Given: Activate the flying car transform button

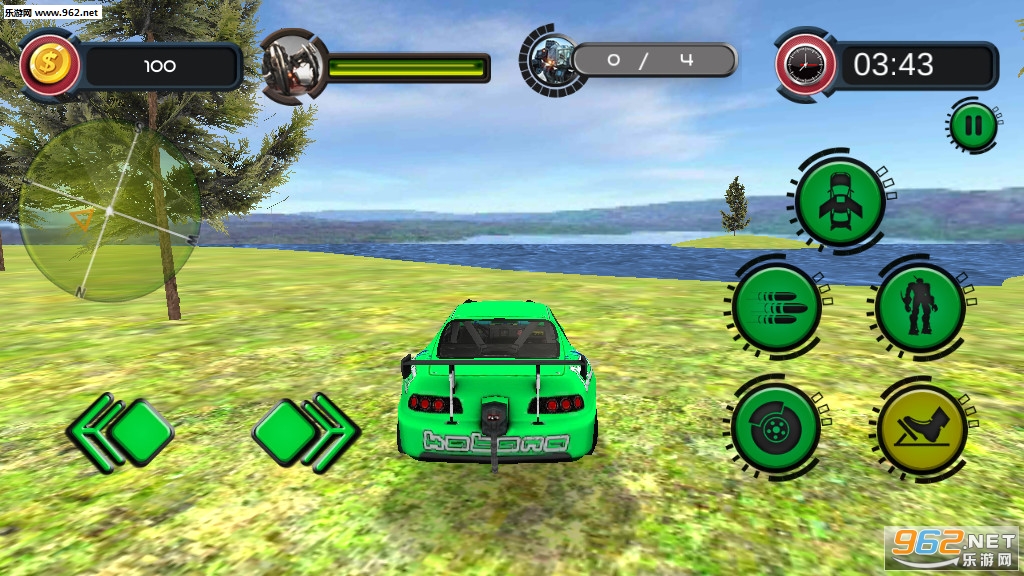Looking at the screenshot, I should pyautogui.click(x=840, y=201).
